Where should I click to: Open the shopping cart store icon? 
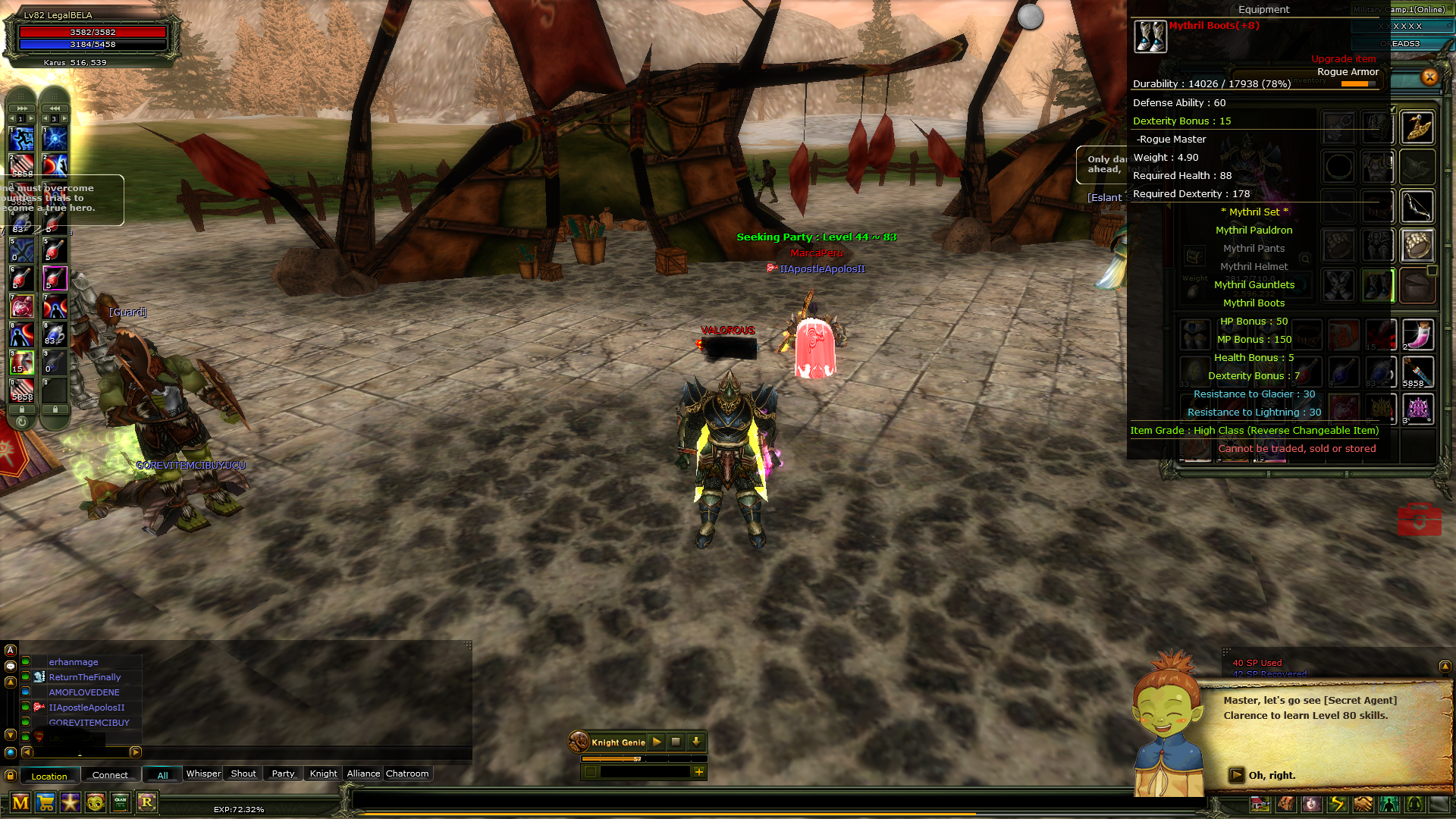point(45,802)
